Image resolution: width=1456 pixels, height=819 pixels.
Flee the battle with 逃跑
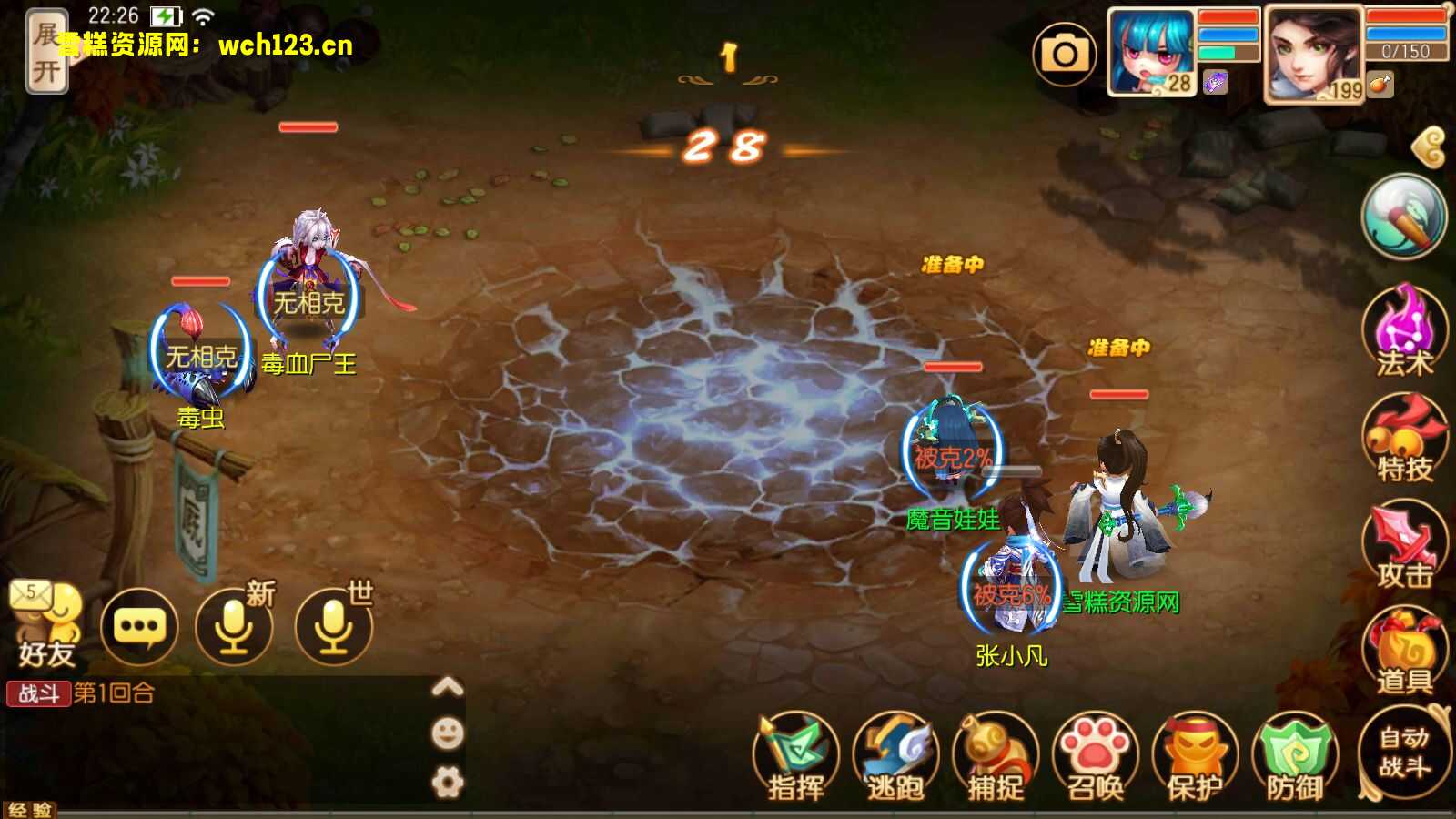point(895,757)
